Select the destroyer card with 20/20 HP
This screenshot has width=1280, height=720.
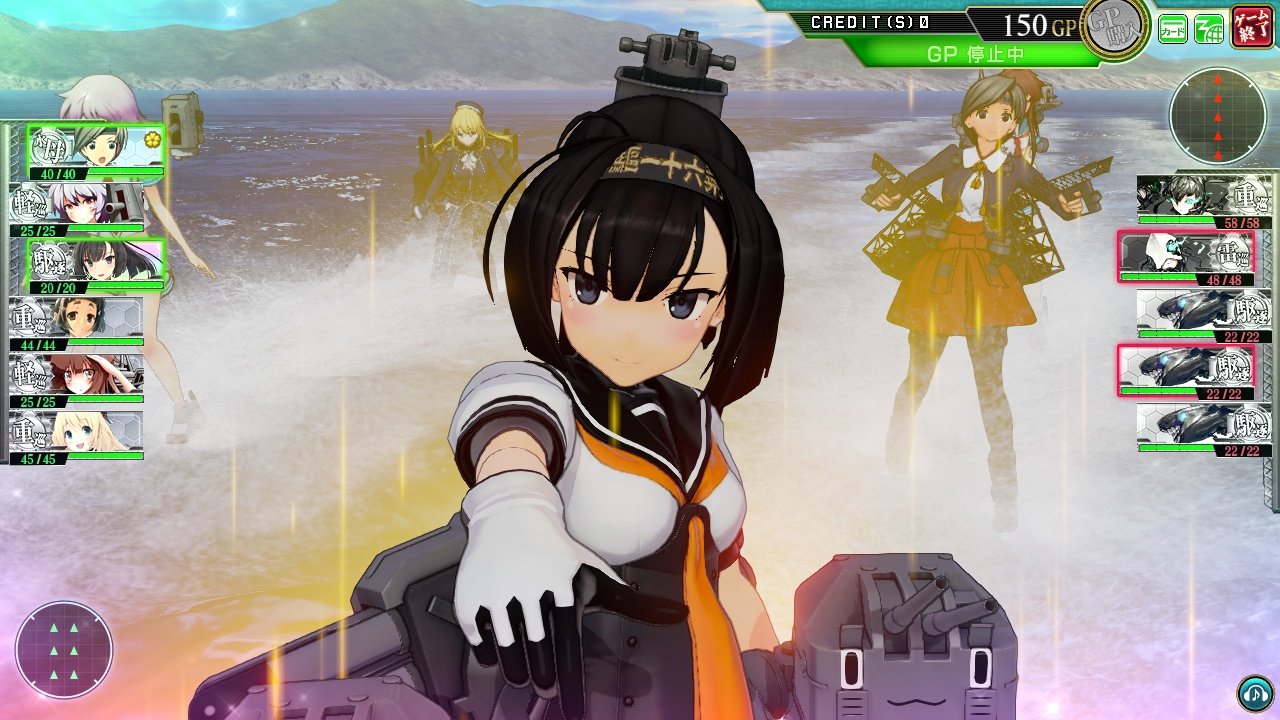[x=95, y=264]
